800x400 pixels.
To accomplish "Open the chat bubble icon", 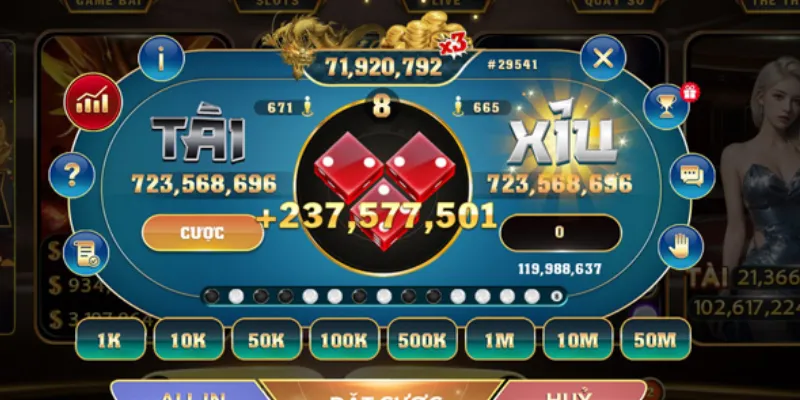I will [691, 176].
